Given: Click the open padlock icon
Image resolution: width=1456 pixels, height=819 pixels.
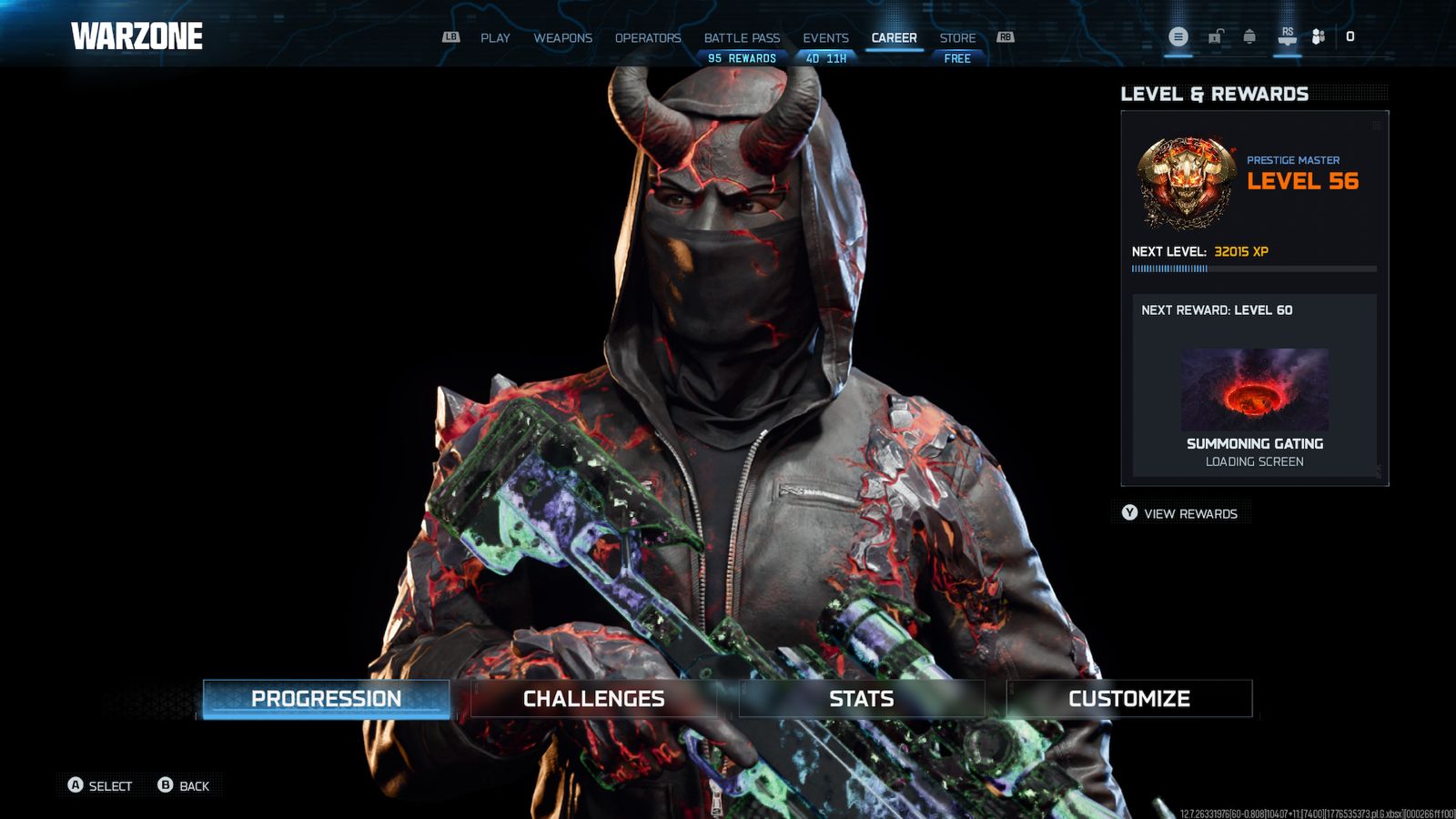Looking at the screenshot, I should (x=1215, y=36).
